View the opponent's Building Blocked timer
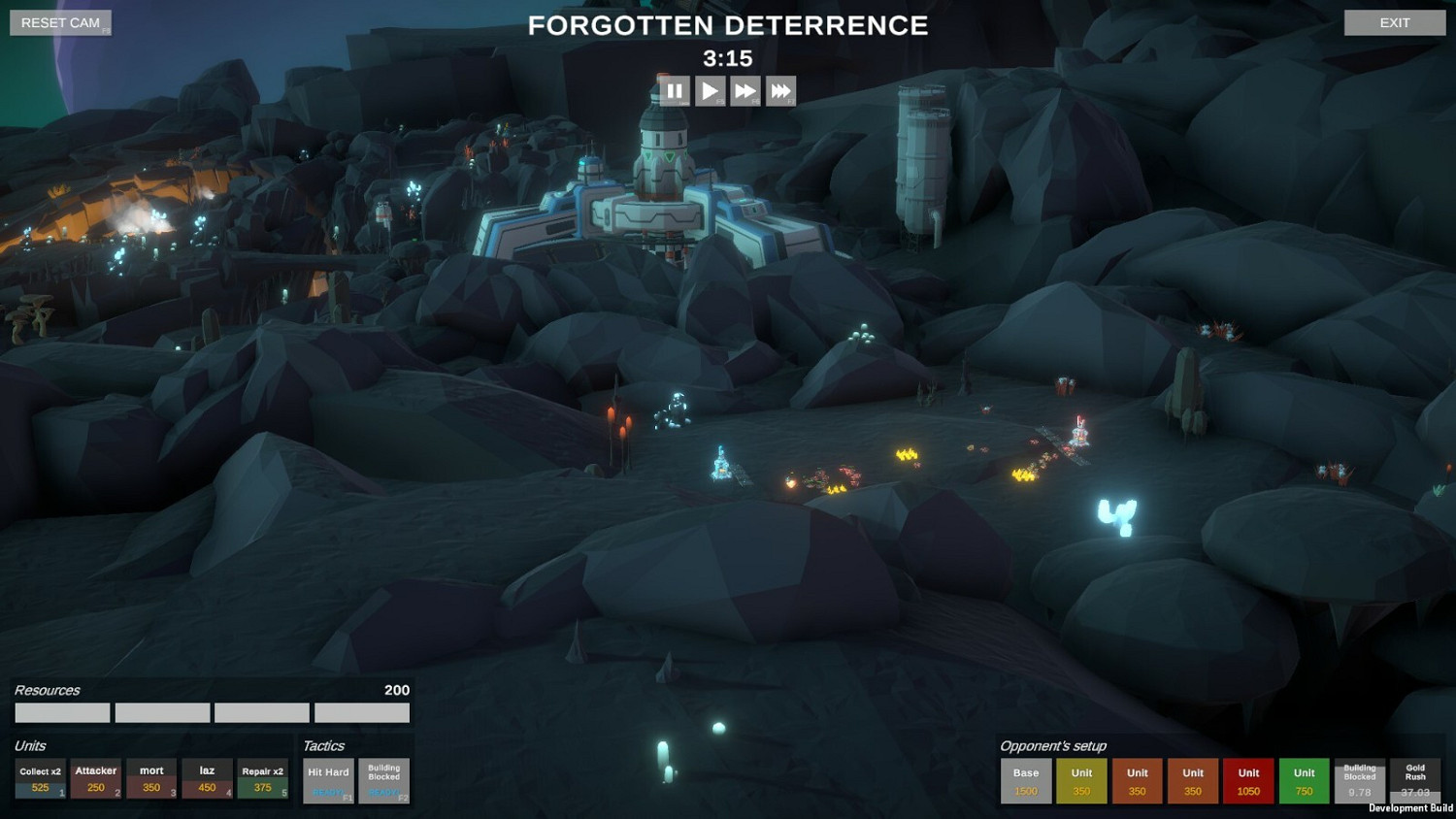The height and width of the screenshot is (819, 1456). (x=1359, y=779)
